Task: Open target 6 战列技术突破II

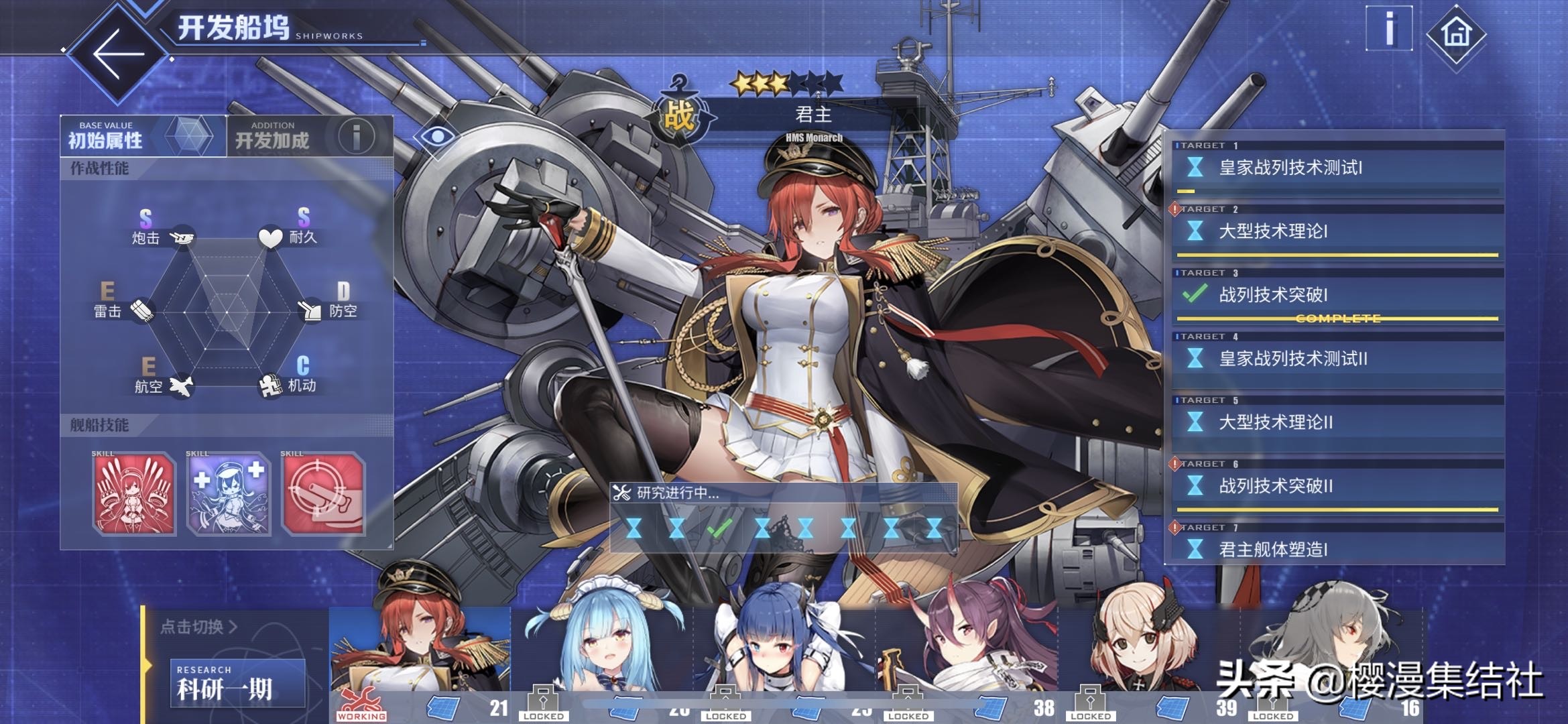Action: coord(1337,487)
